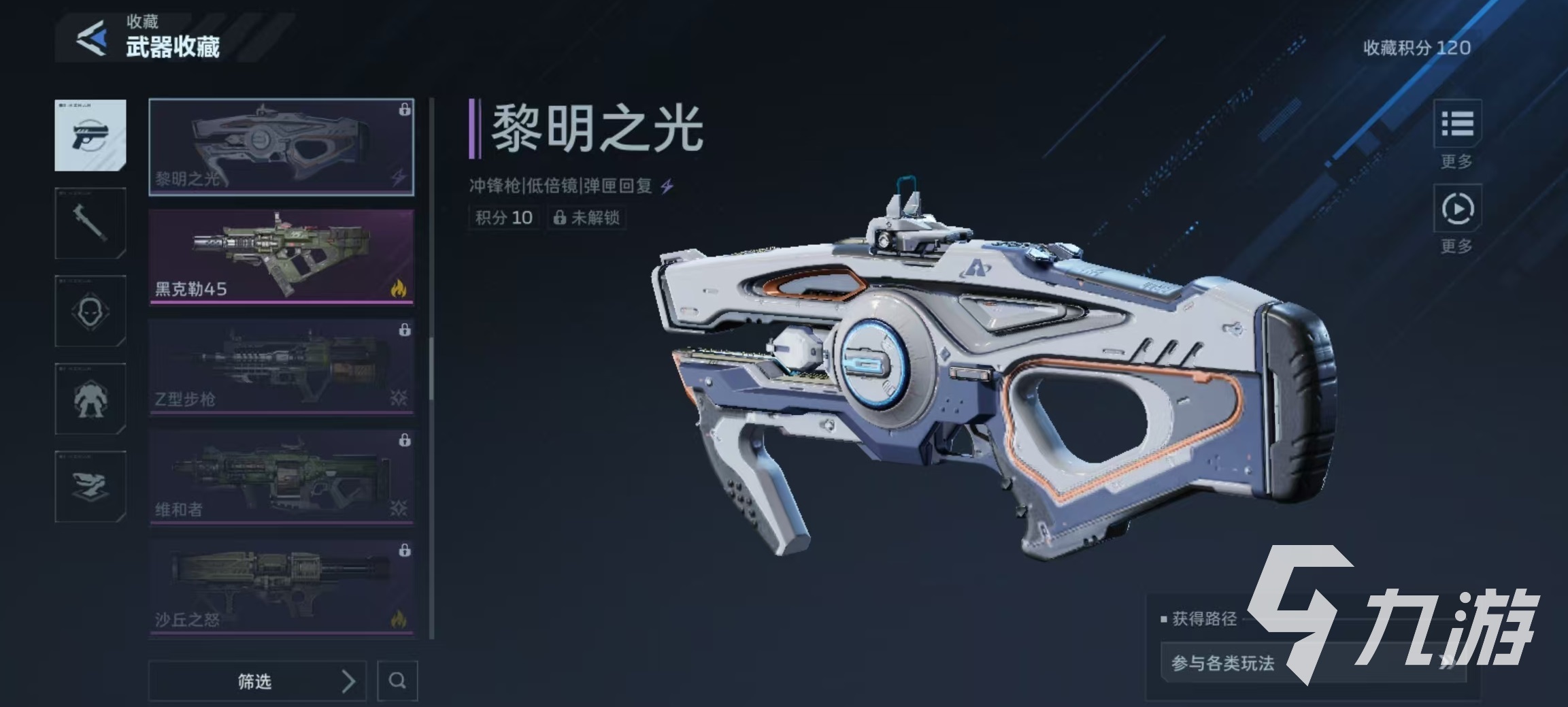Select the aircraft category icon at bottom
The image size is (1568, 707).
90,486
